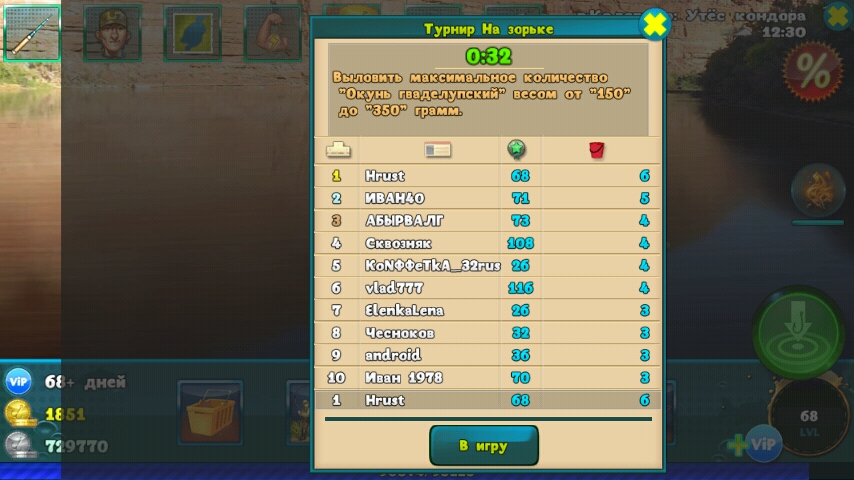Select player vlad777 row
The image size is (854, 480).
tap(487, 288)
